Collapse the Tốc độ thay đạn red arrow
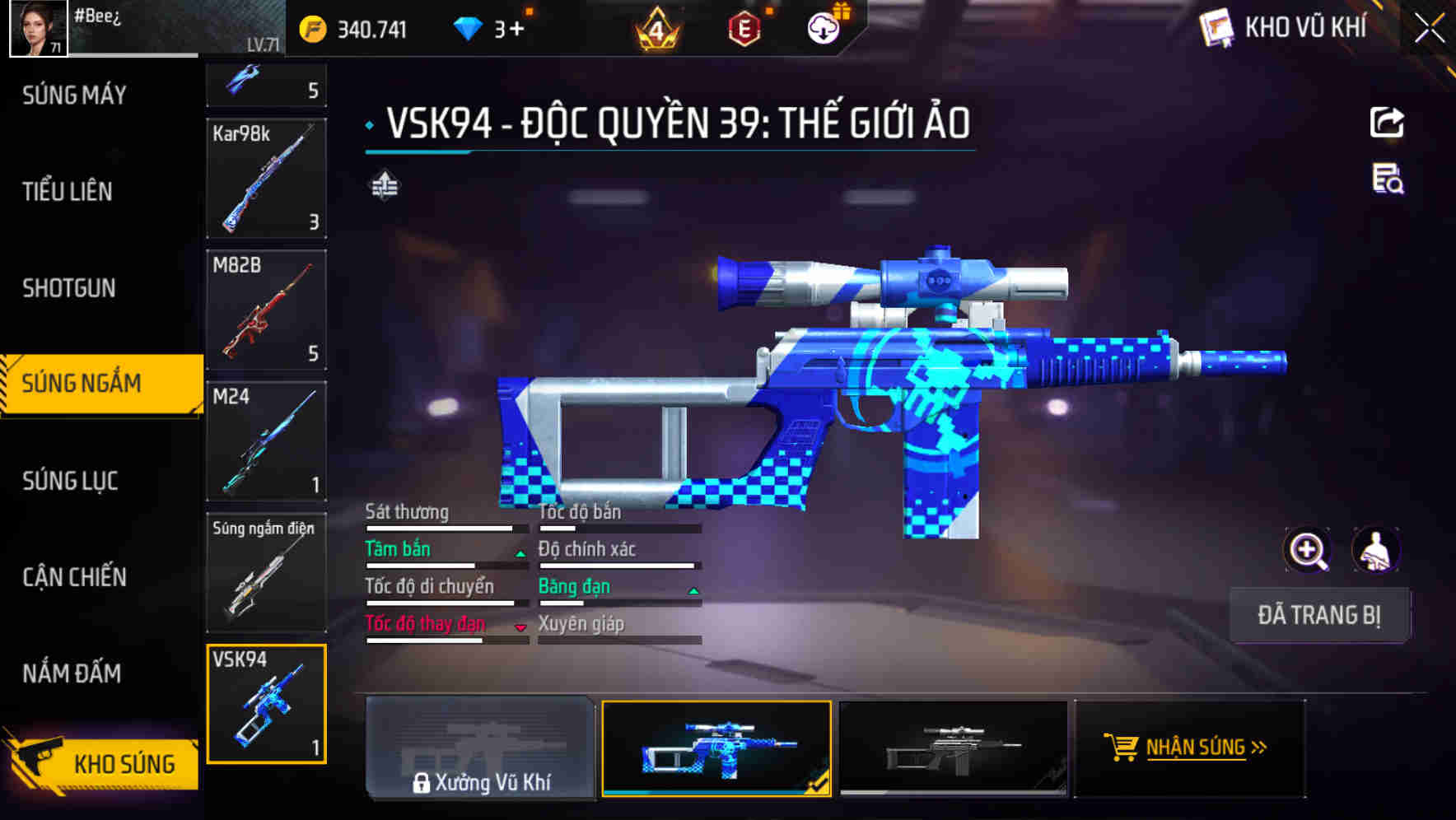1456x820 pixels. (x=520, y=628)
